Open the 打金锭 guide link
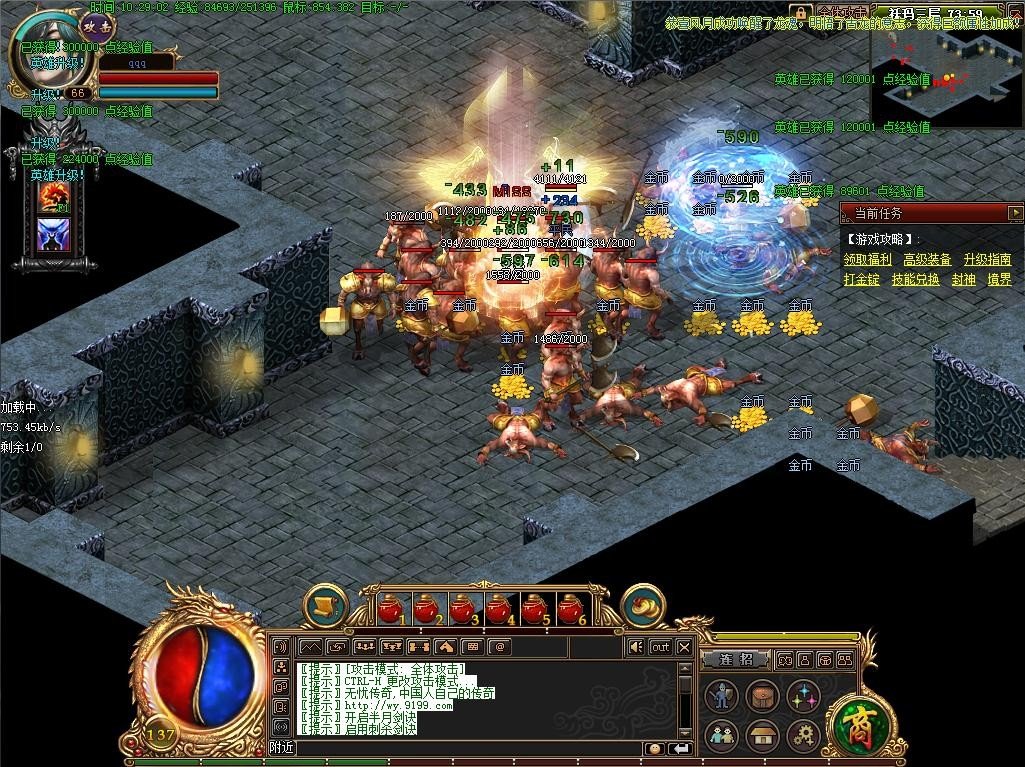The height and width of the screenshot is (767, 1025). [861, 280]
